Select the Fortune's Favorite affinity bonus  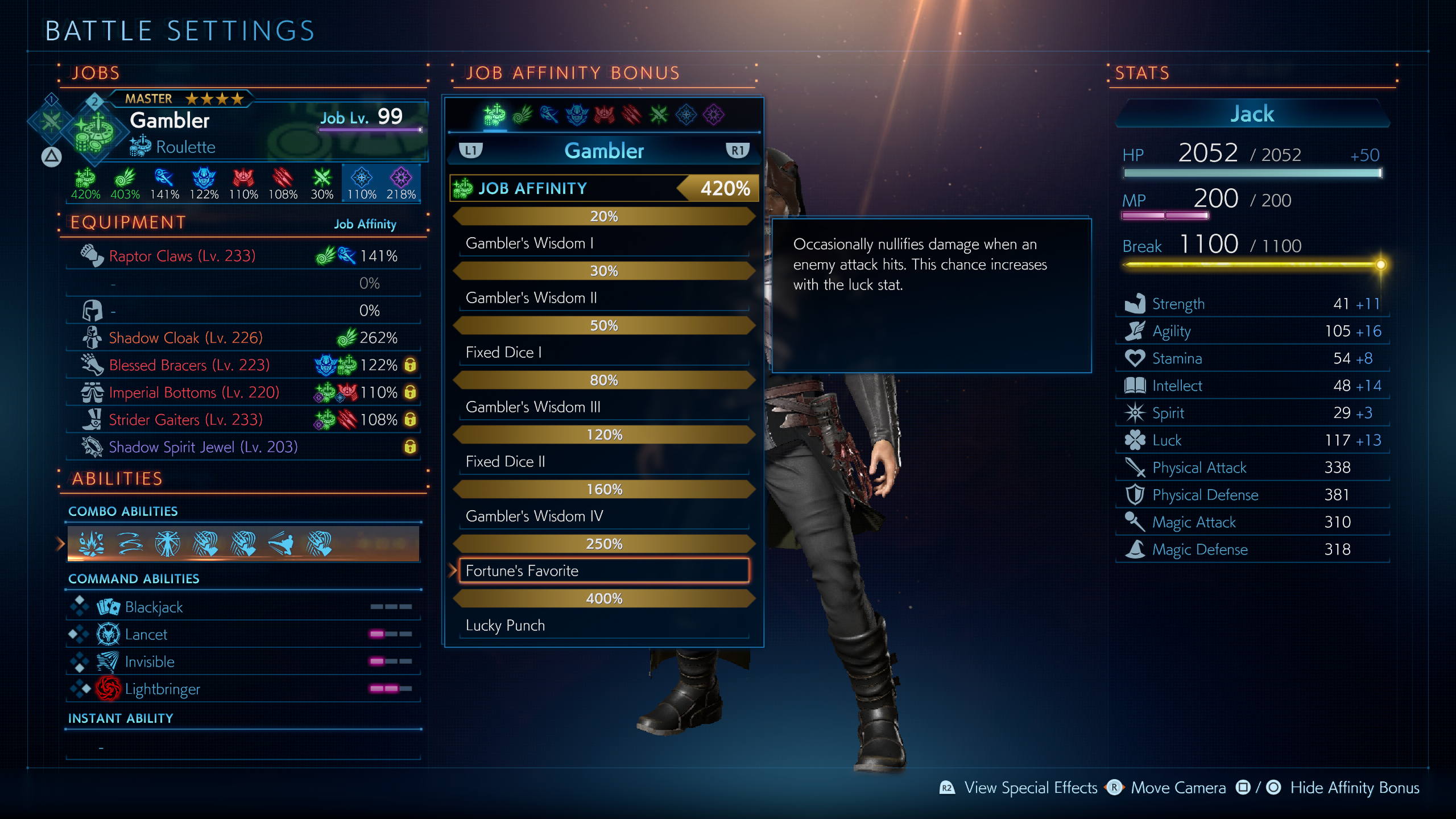pyautogui.click(x=604, y=570)
